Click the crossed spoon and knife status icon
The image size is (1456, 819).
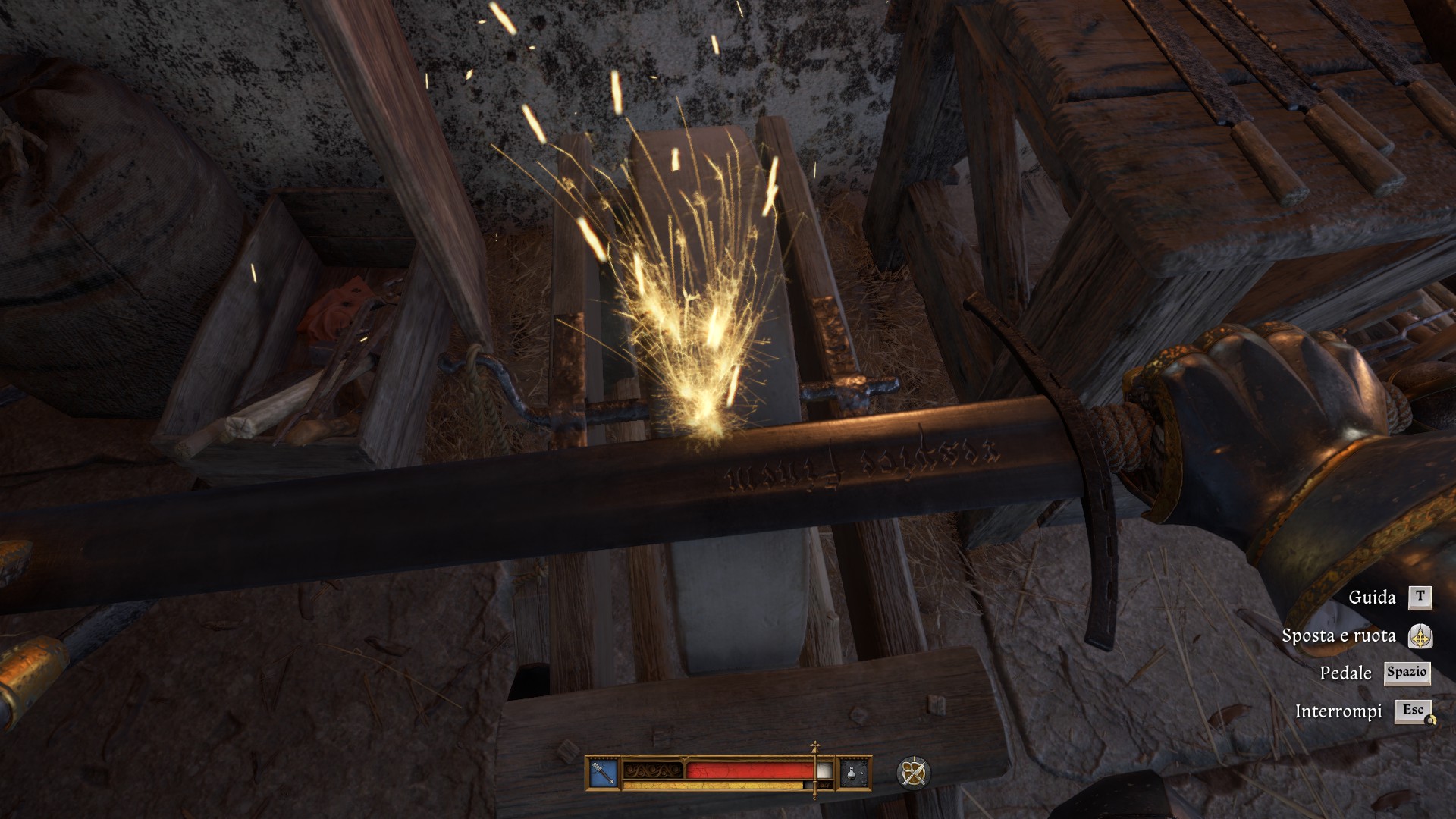pyautogui.click(x=913, y=773)
